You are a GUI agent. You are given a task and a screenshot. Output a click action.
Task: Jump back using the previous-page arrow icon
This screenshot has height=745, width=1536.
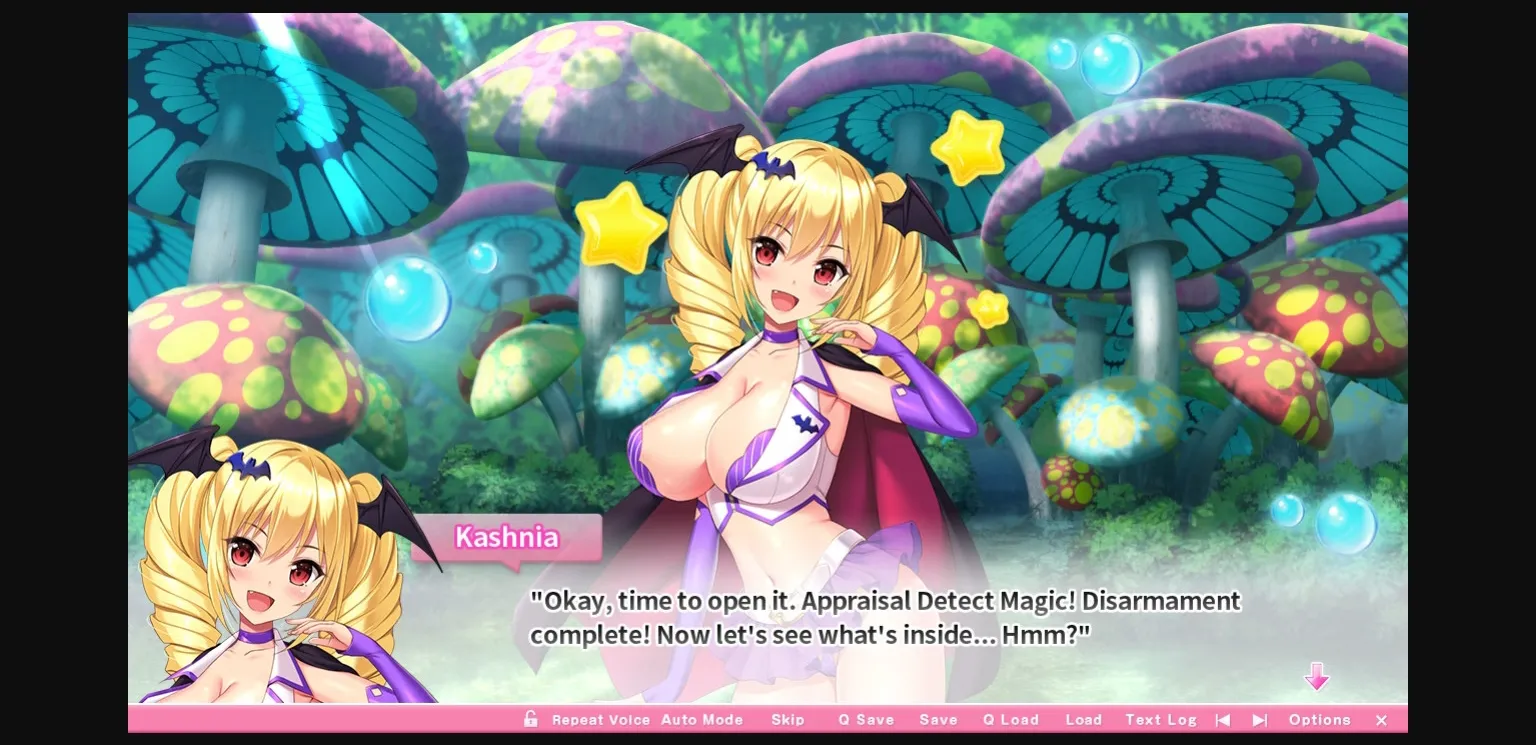tap(1223, 719)
